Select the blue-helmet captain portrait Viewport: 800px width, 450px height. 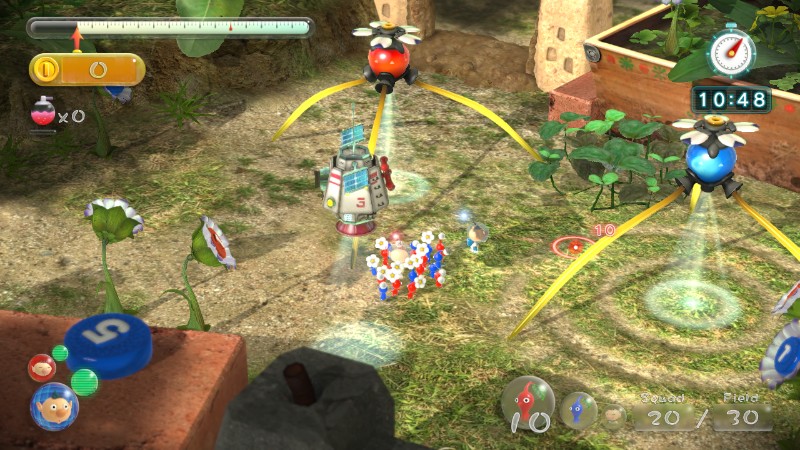coord(52,405)
